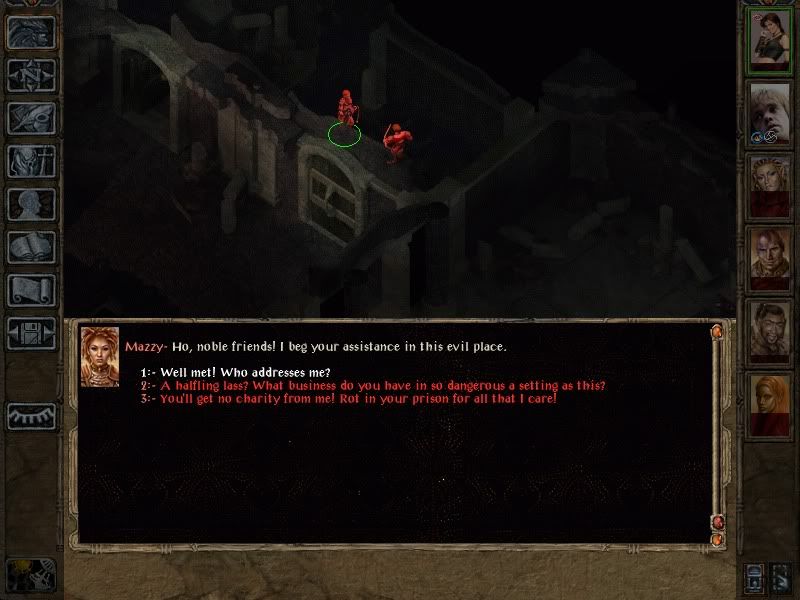Viewport: 800px width, 600px height.
Task: Pick the "You'll get no charity" response
Action: click(356, 399)
